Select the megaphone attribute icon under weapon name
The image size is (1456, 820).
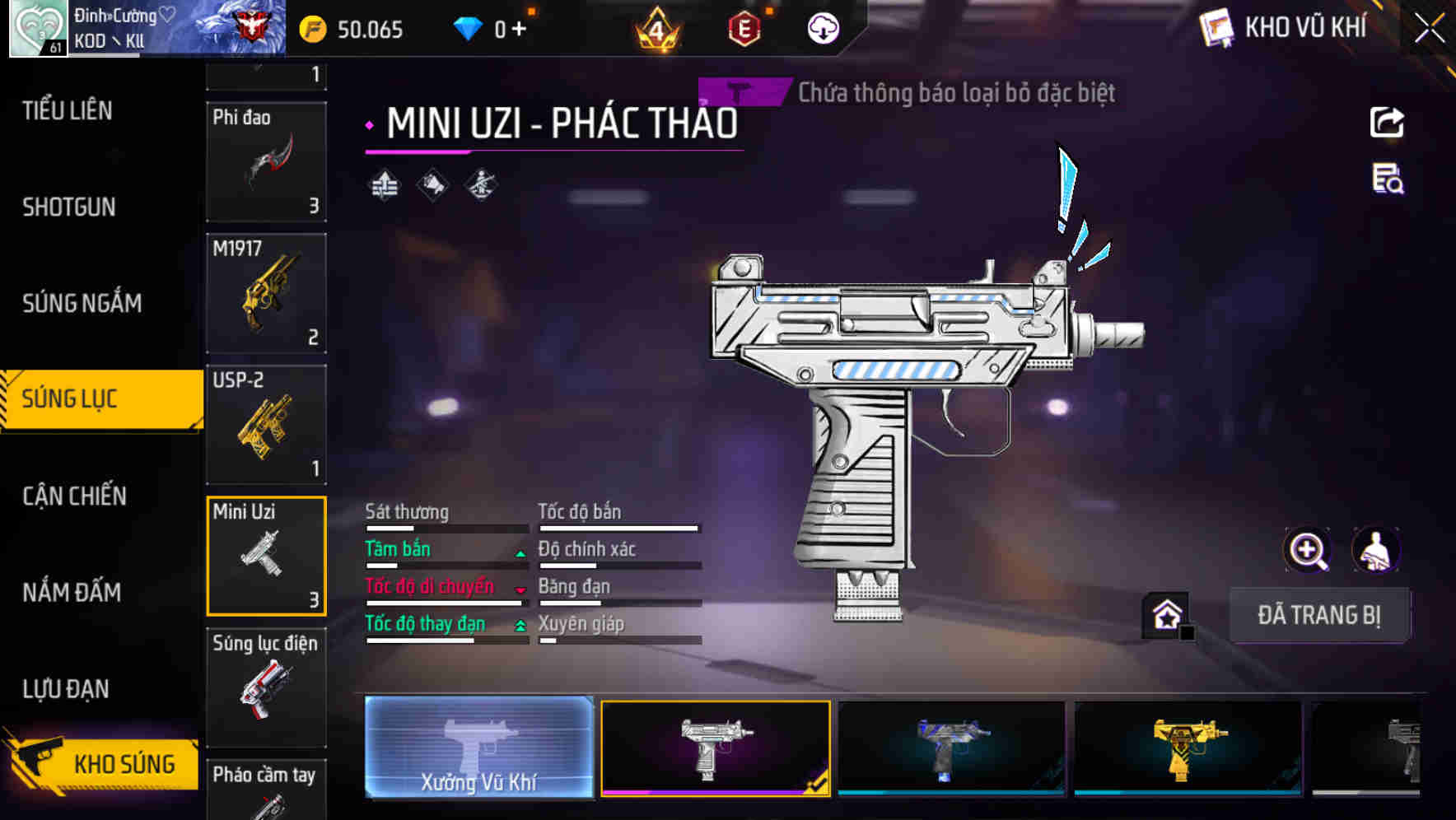tap(432, 183)
